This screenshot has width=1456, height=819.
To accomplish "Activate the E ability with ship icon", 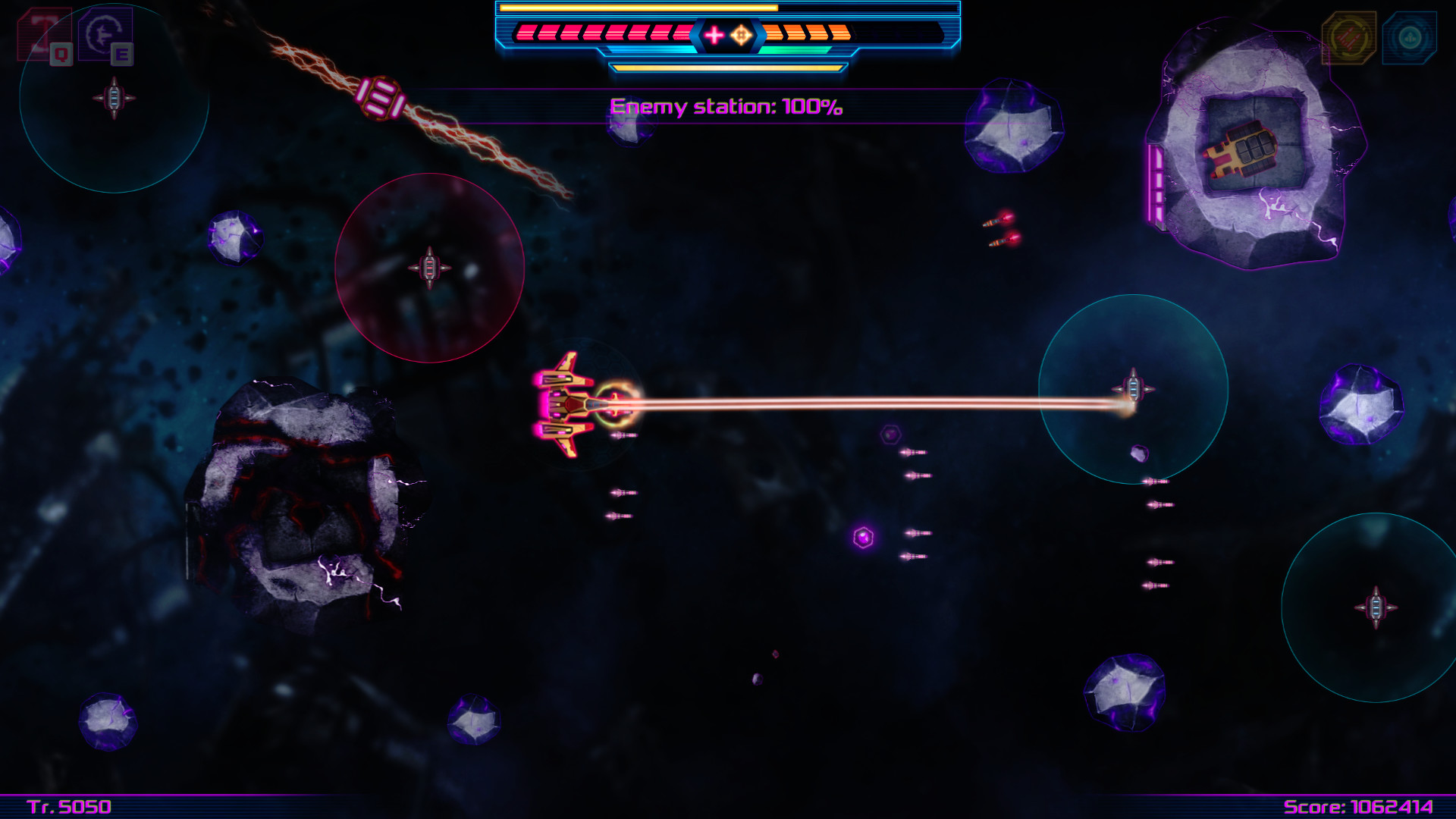I will pos(106,34).
